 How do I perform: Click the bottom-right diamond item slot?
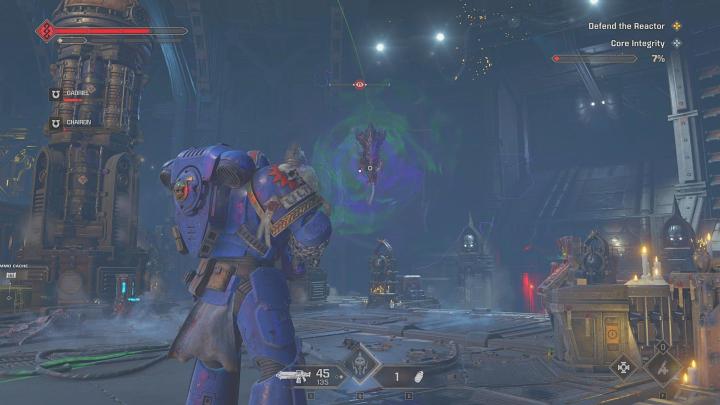[x=664, y=367]
